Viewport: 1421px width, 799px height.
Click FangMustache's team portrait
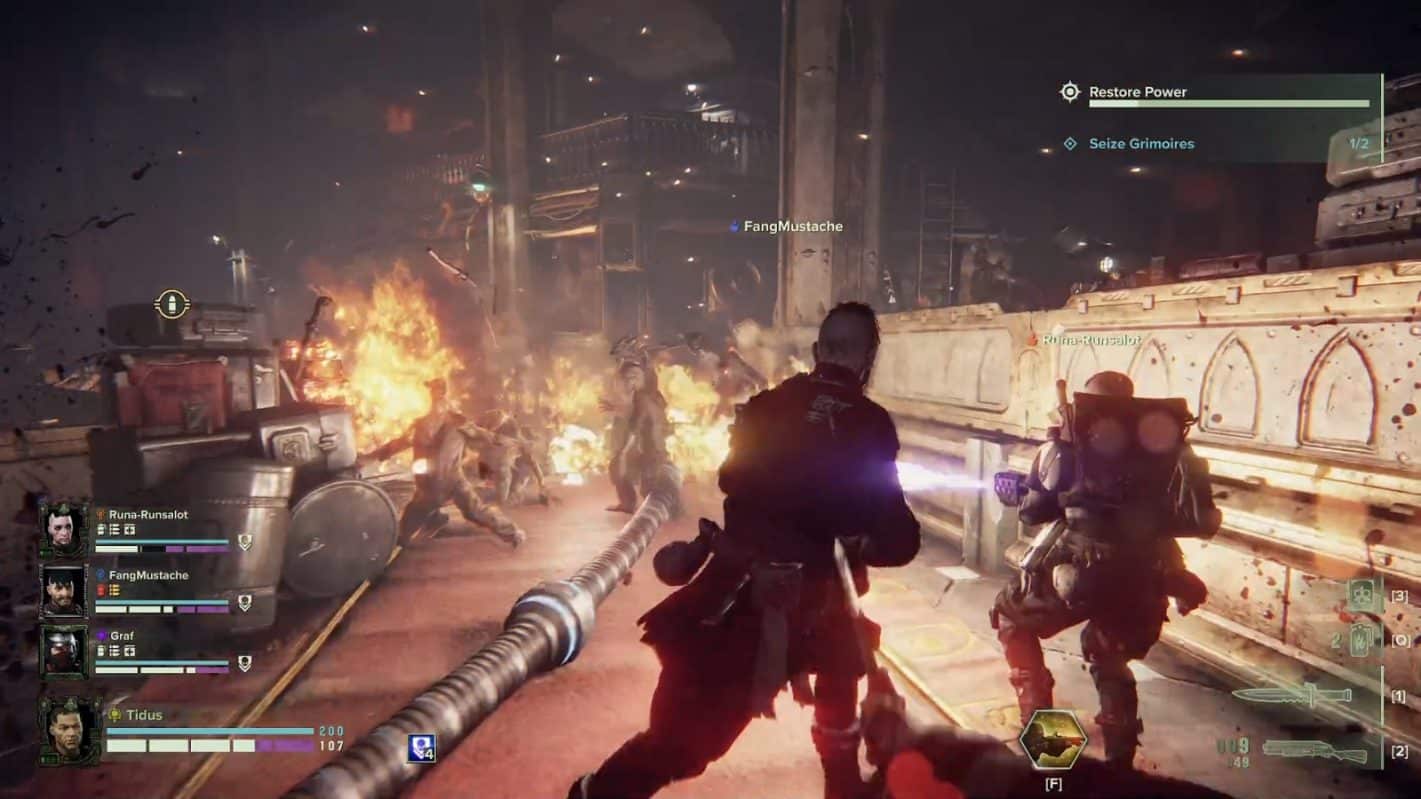click(65, 590)
